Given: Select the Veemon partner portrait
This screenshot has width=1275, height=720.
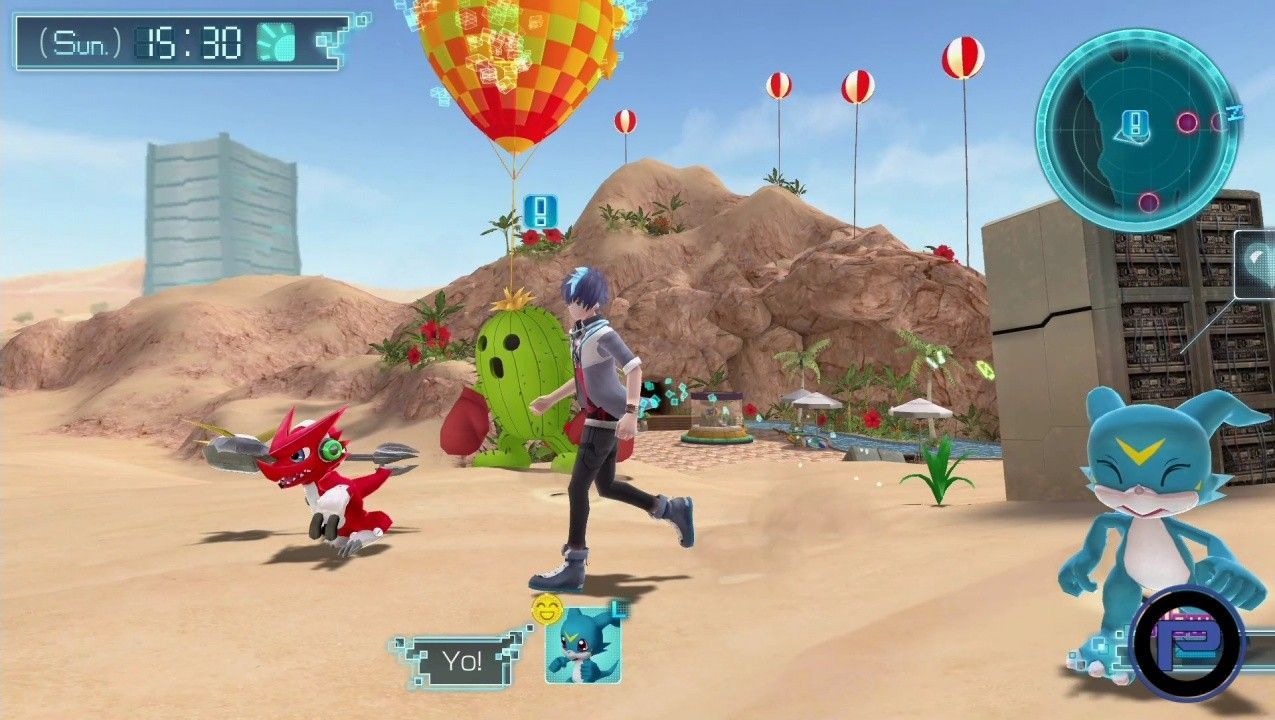Looking at the screenshot, I should click(582, 645).
